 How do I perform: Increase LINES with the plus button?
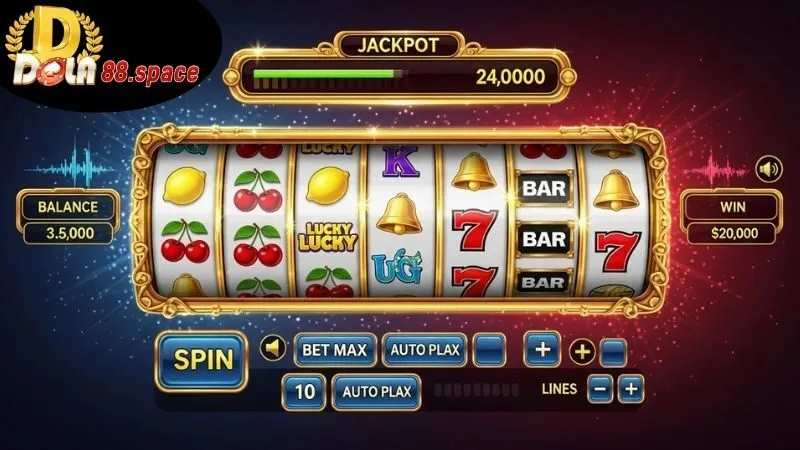pyautogui.click(x=630, y=389)
